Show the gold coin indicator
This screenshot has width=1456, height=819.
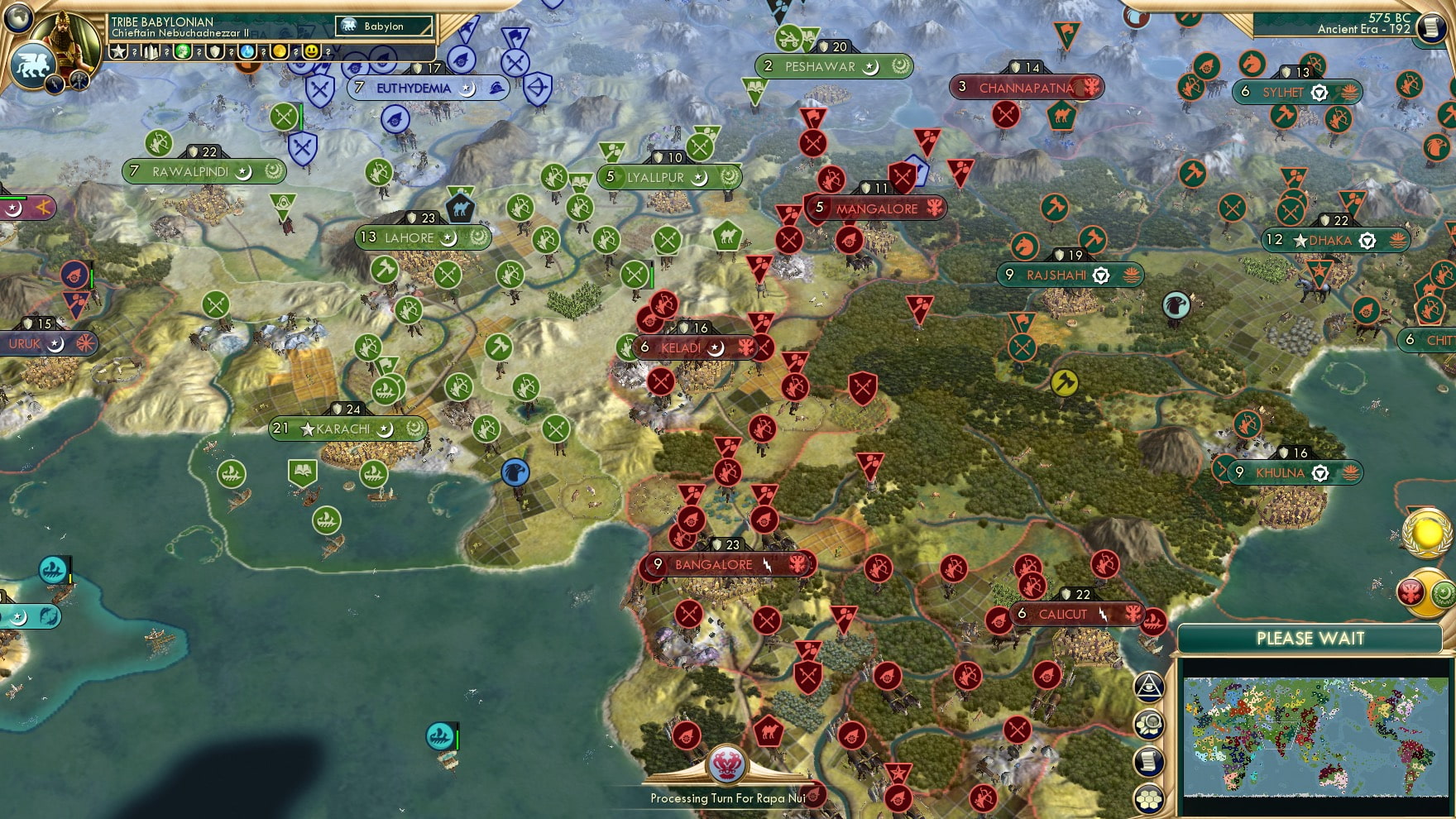tap(280, 51)
